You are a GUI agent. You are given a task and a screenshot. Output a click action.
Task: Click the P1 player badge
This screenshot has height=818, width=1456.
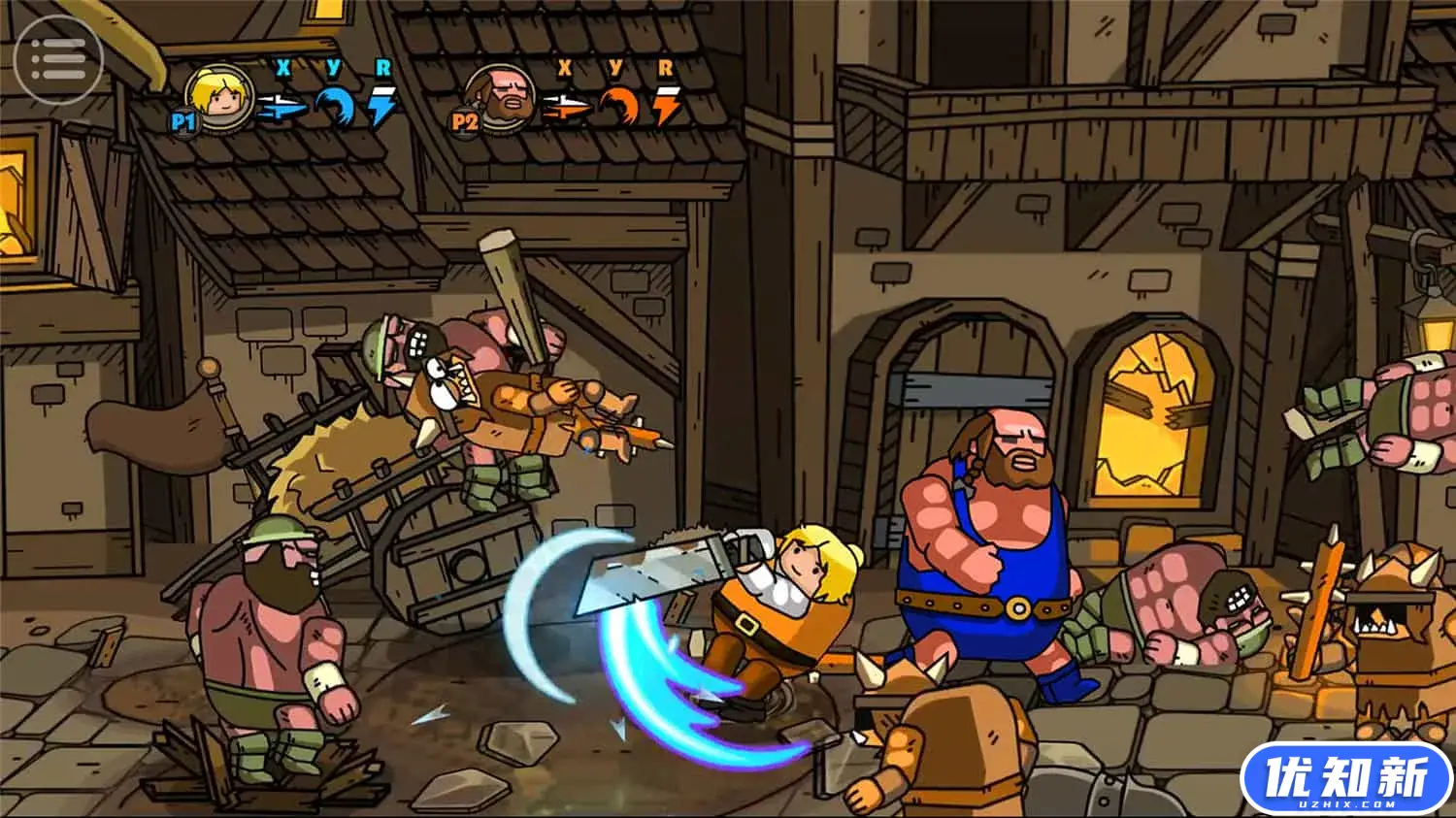[x=184, y=123]
